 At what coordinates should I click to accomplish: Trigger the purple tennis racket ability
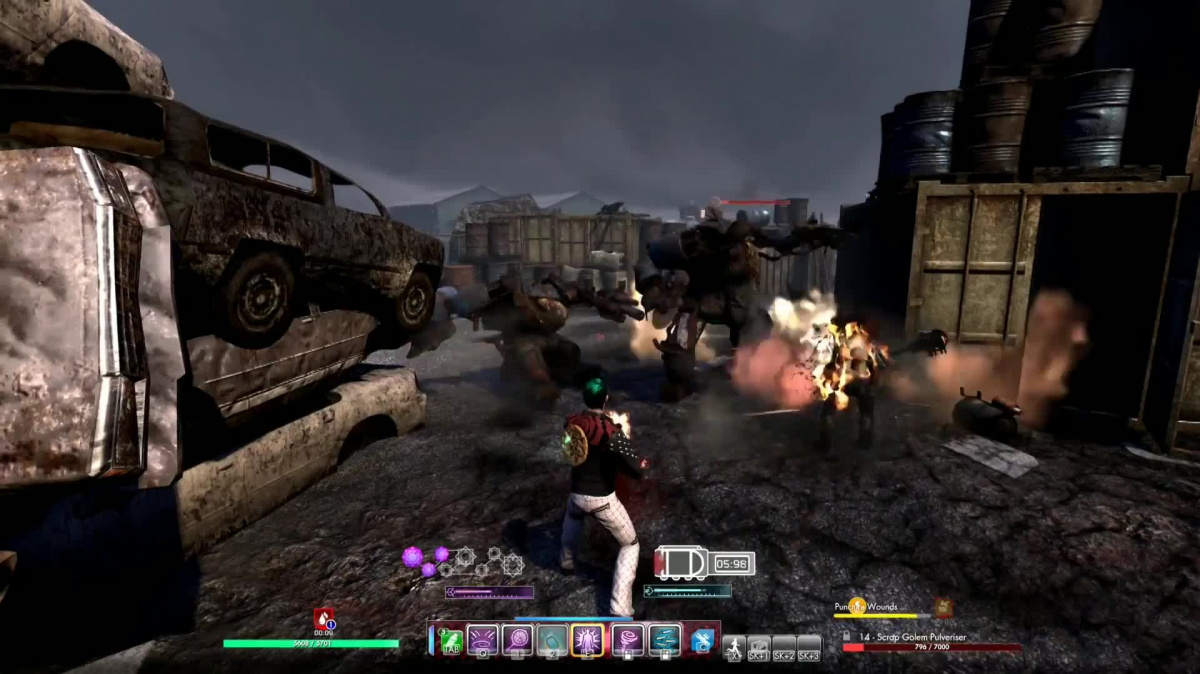pos(518,640)
